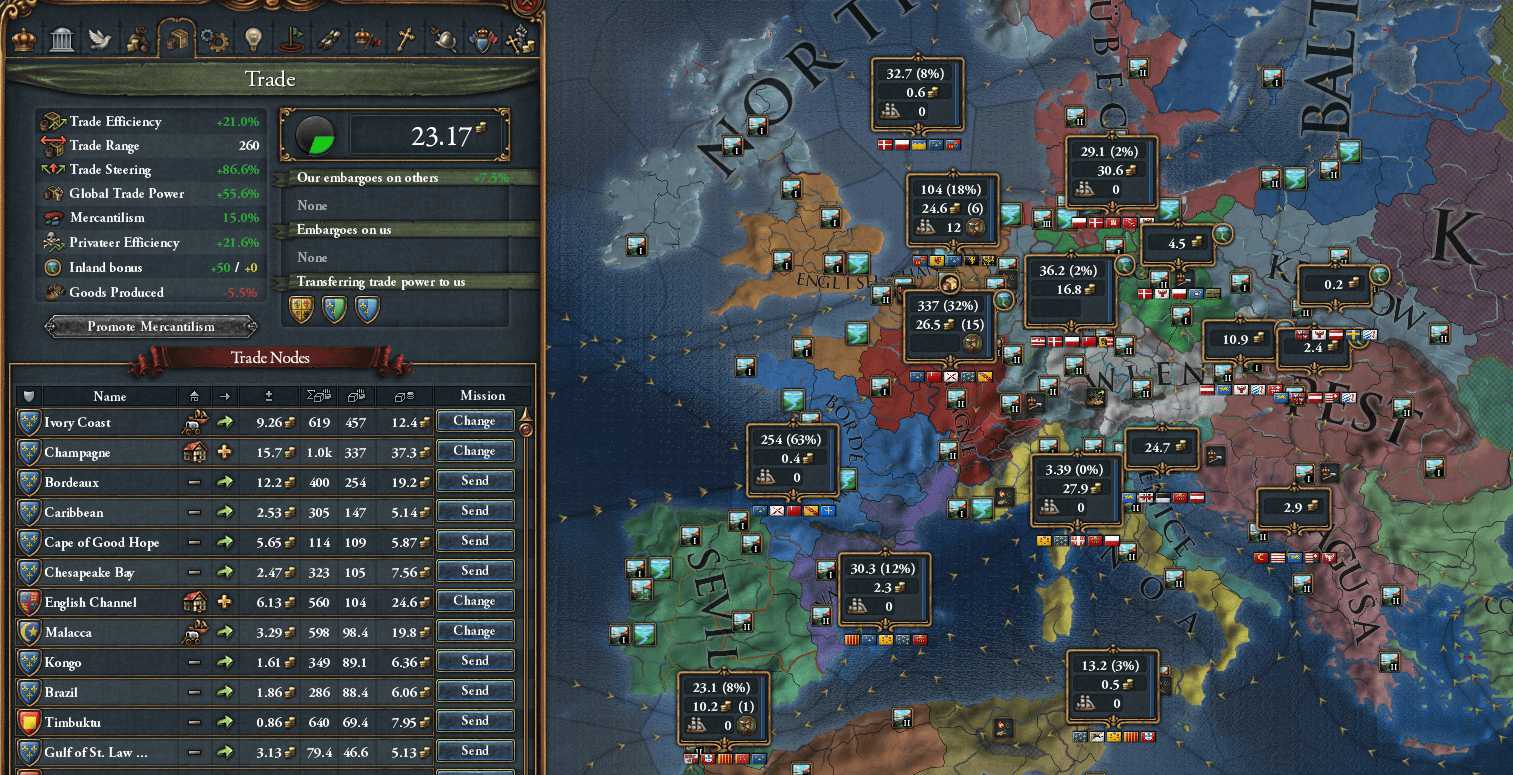The width and height of the screenshot is (1513, 775).
Task: Send a merchant to Chesapeake Bay
Action: click(475, 571)
